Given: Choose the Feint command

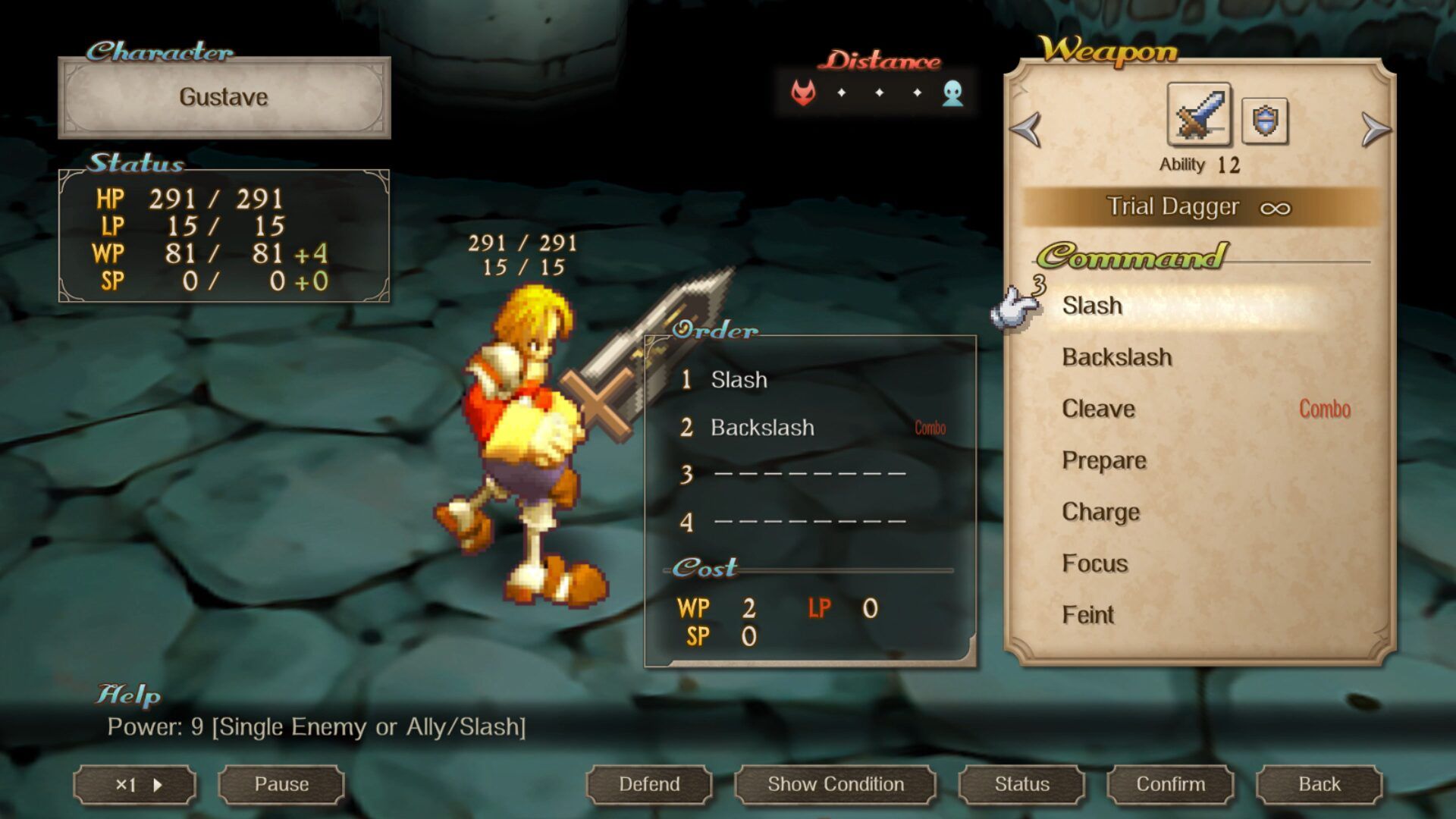Looking at the screenshot, I should tap(1088, 615).
